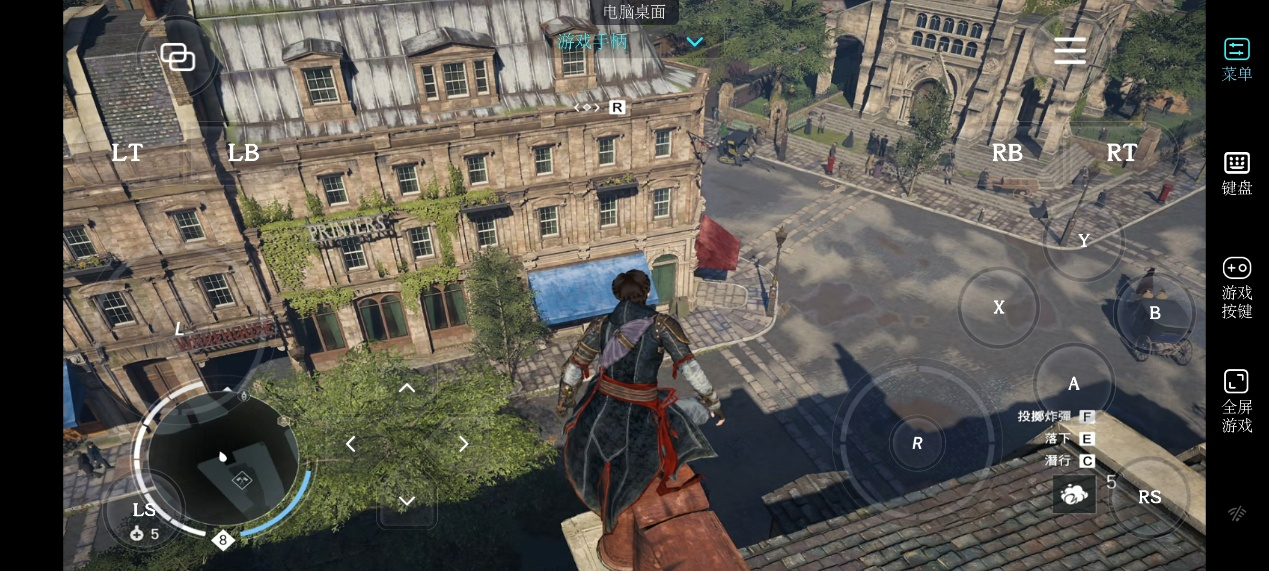Tap the LB virtual bumper
1269x571 pixels.
(x=243, y=153)
